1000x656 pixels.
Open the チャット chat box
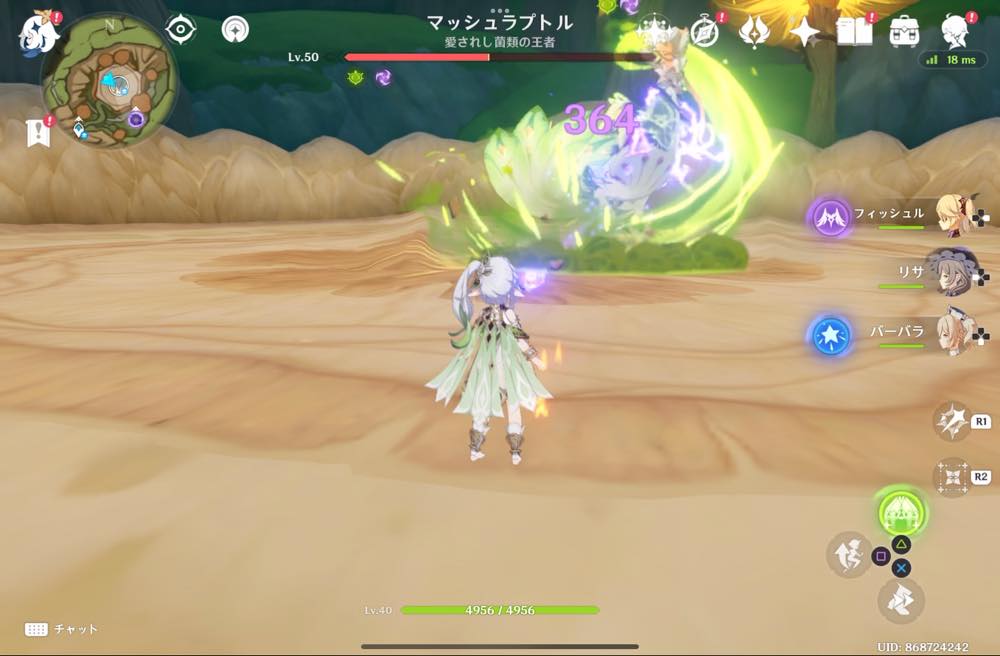click(61, 629)
